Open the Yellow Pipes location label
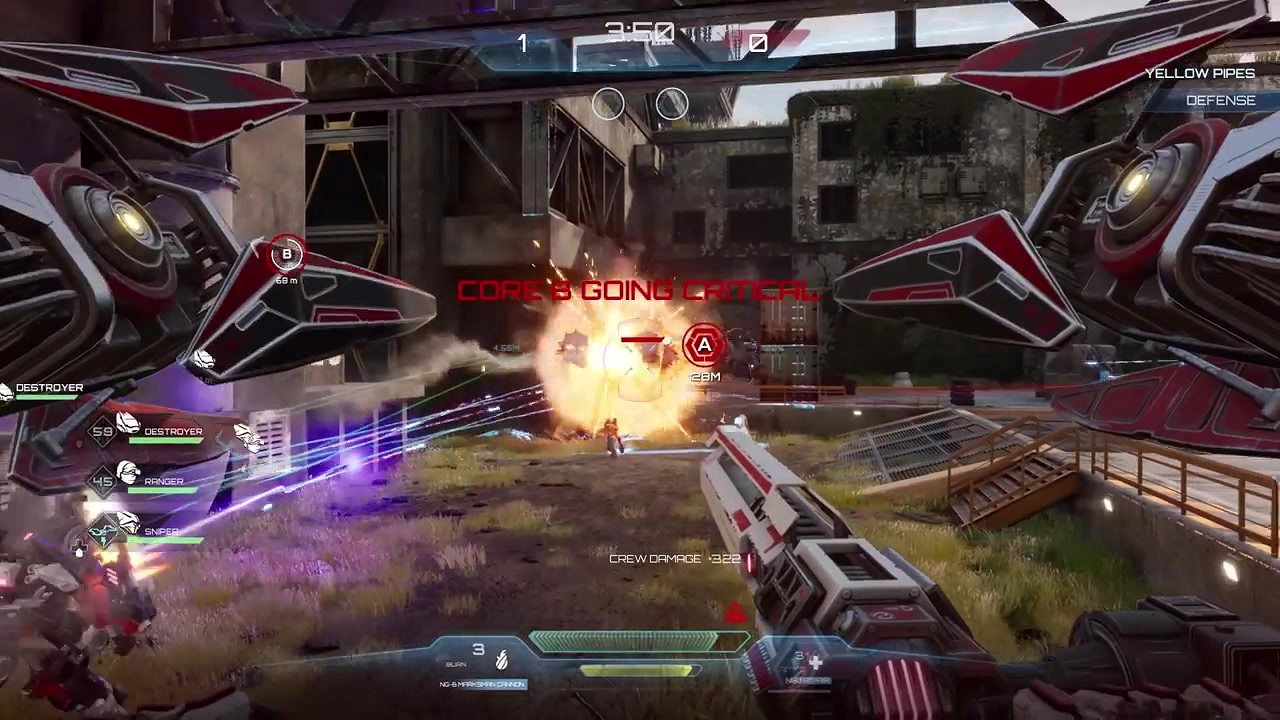This screenshot has width=1280, height=720. (1200, 74)
